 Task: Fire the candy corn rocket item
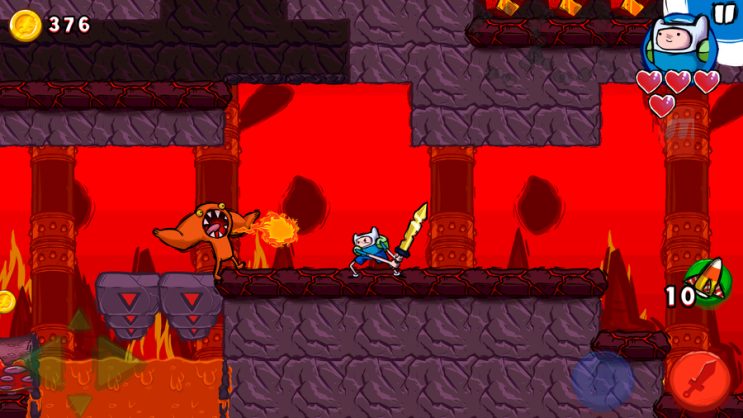(711, 286)
